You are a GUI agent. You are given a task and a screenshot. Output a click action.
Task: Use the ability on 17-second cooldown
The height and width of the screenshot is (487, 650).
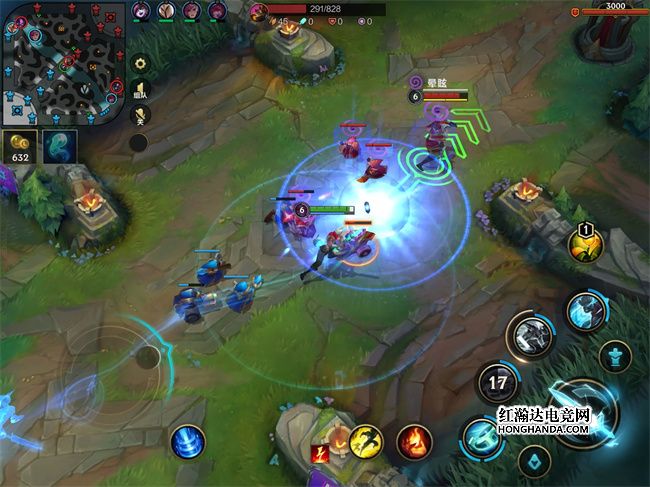click(x=497, y=381)
